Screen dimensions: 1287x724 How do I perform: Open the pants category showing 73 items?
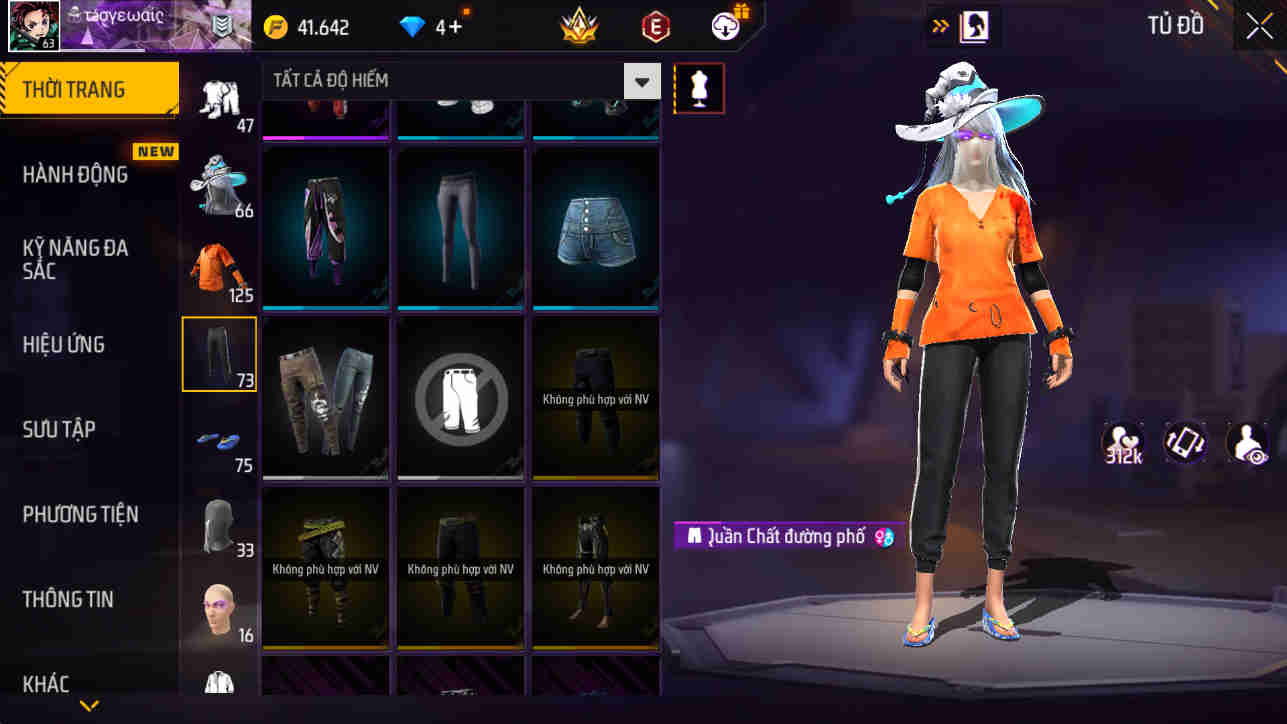pyautogui.click(x=219, y=354)
